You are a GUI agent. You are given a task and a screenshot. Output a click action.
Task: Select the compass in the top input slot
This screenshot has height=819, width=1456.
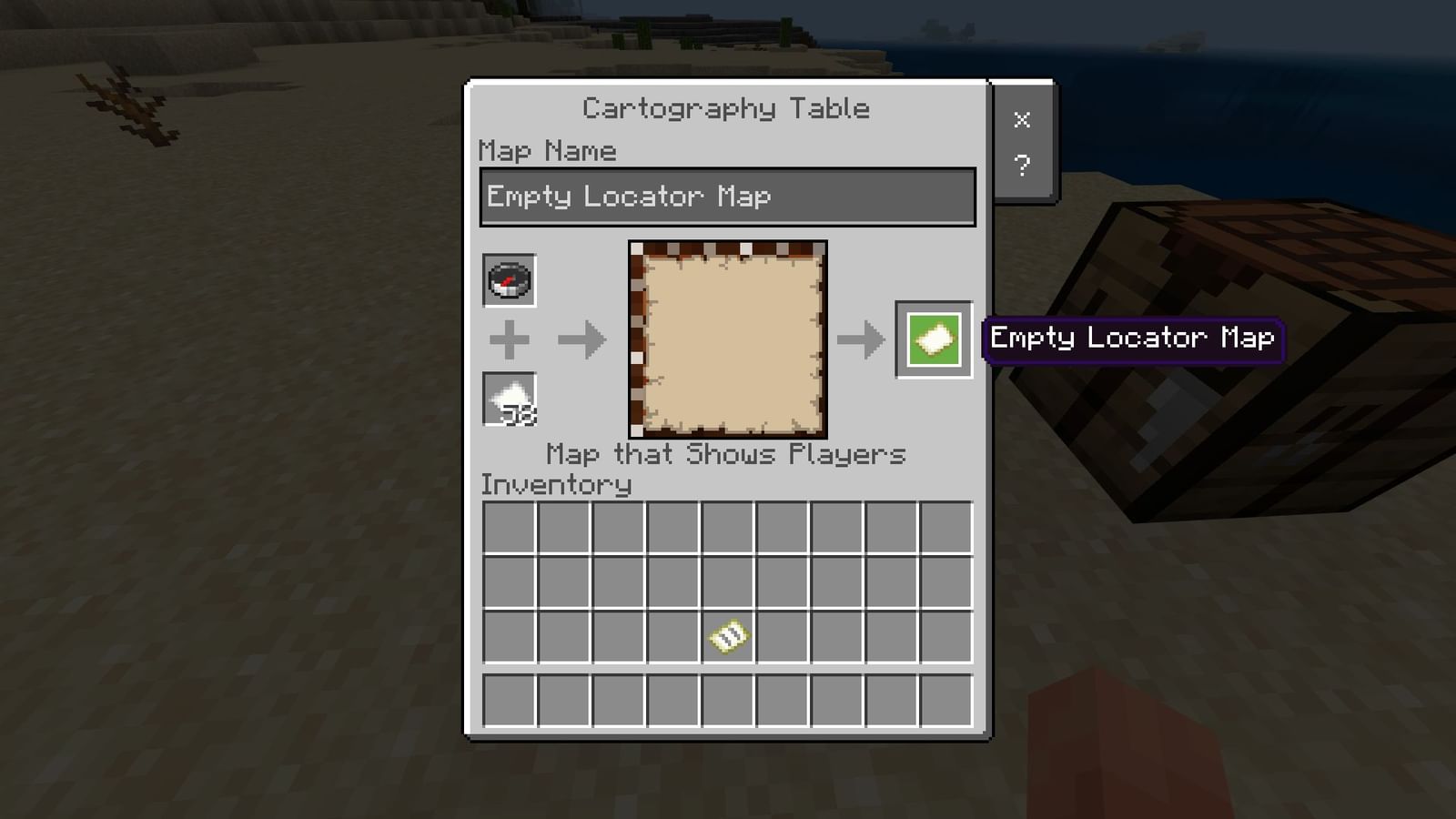click(x=509, y=281)
